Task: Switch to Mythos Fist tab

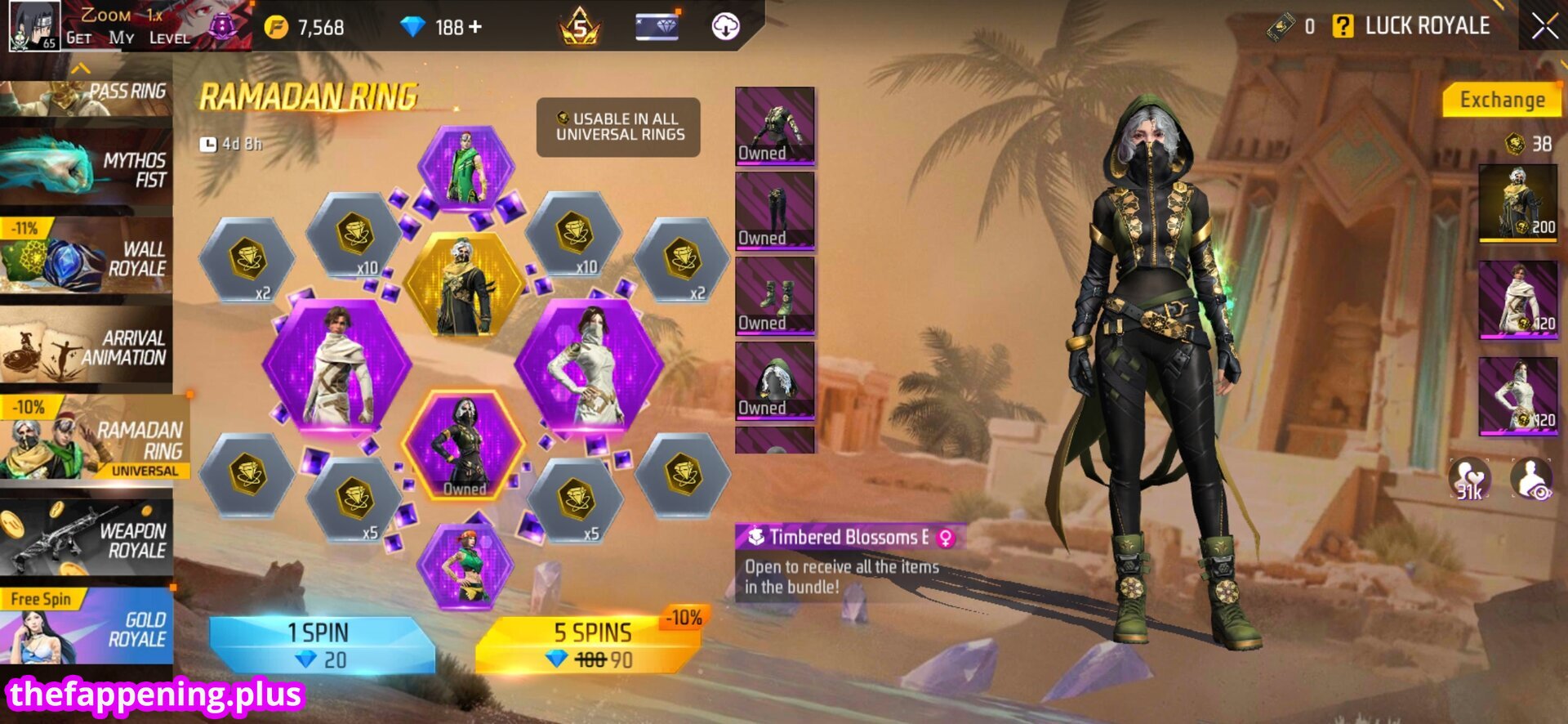Action: coord(87,170)
